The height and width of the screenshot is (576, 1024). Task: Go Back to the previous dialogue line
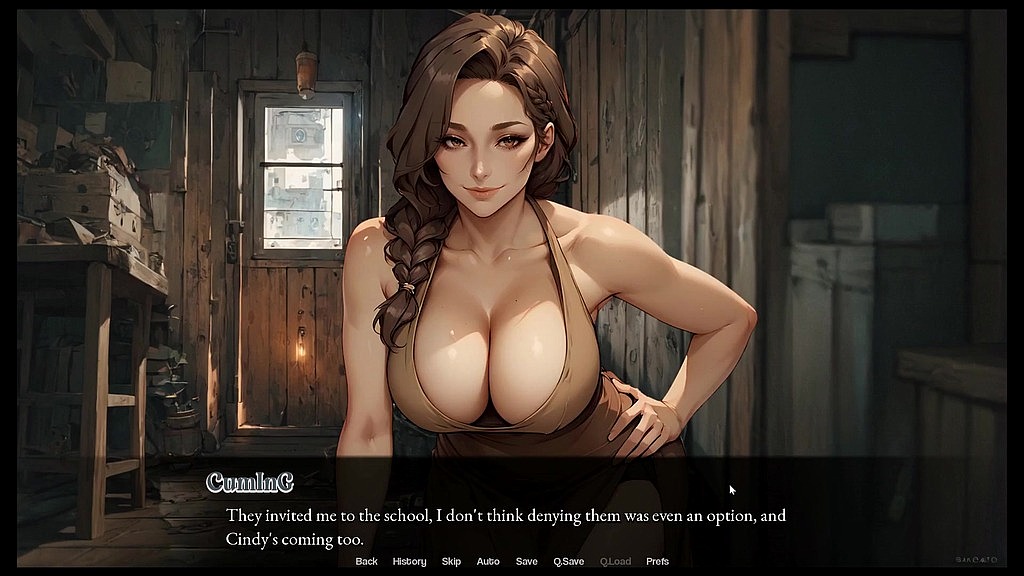[x=366, y=562]
